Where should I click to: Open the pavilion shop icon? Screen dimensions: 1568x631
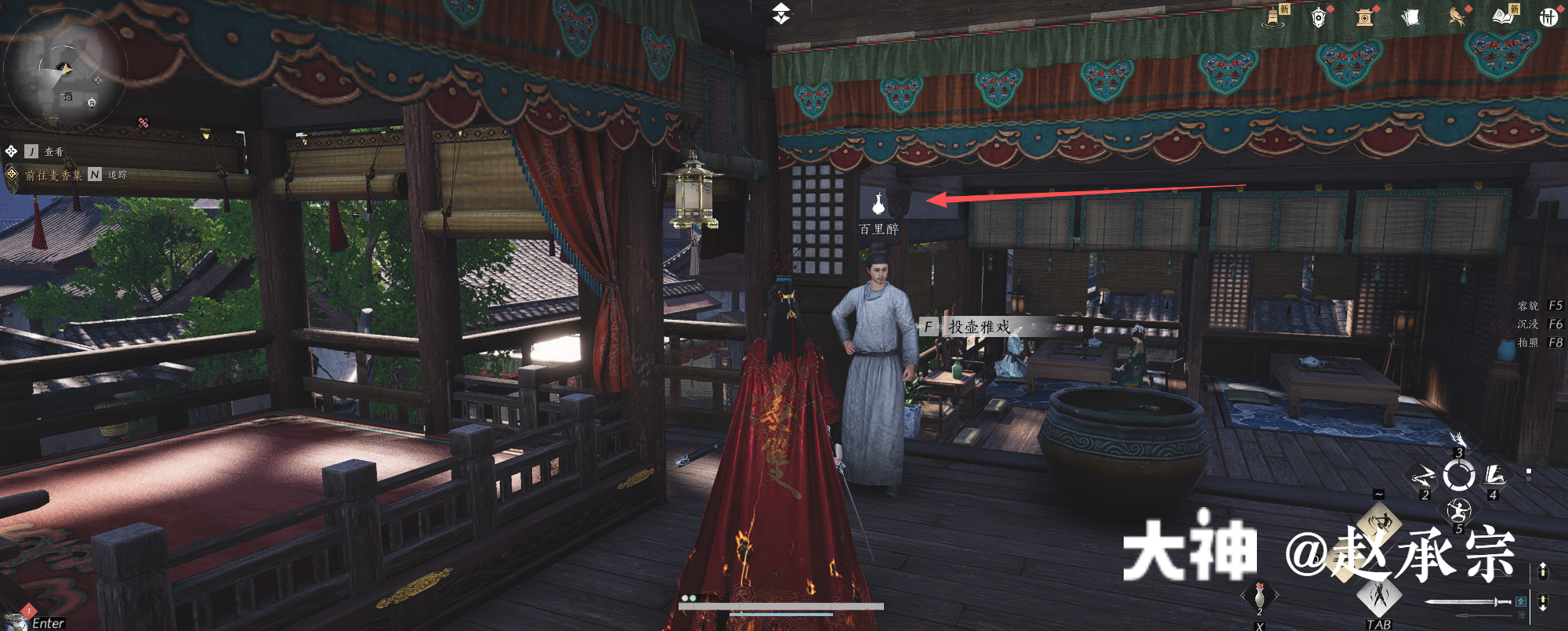pyautogui.click(x=1365, y=17)
